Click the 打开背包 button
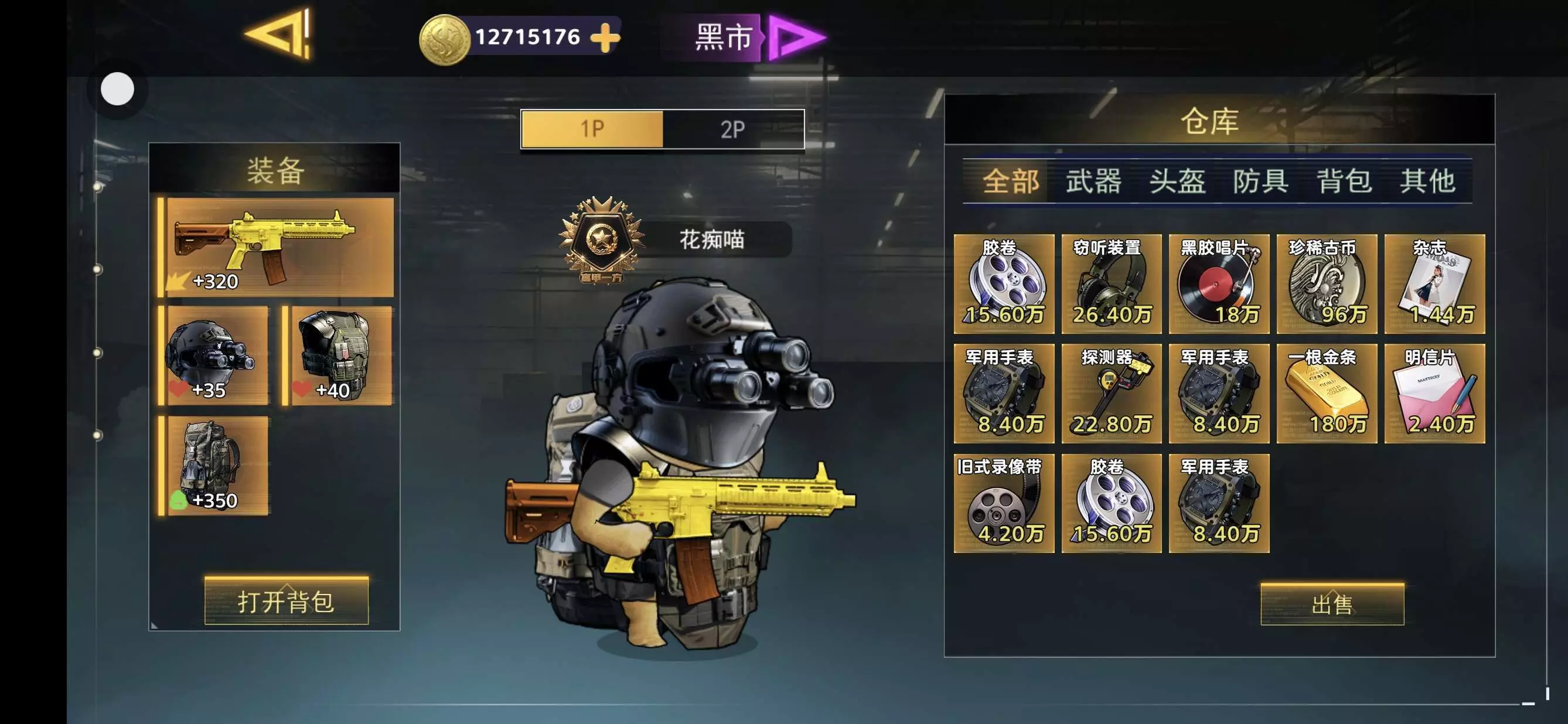 (x=286, y=601)
